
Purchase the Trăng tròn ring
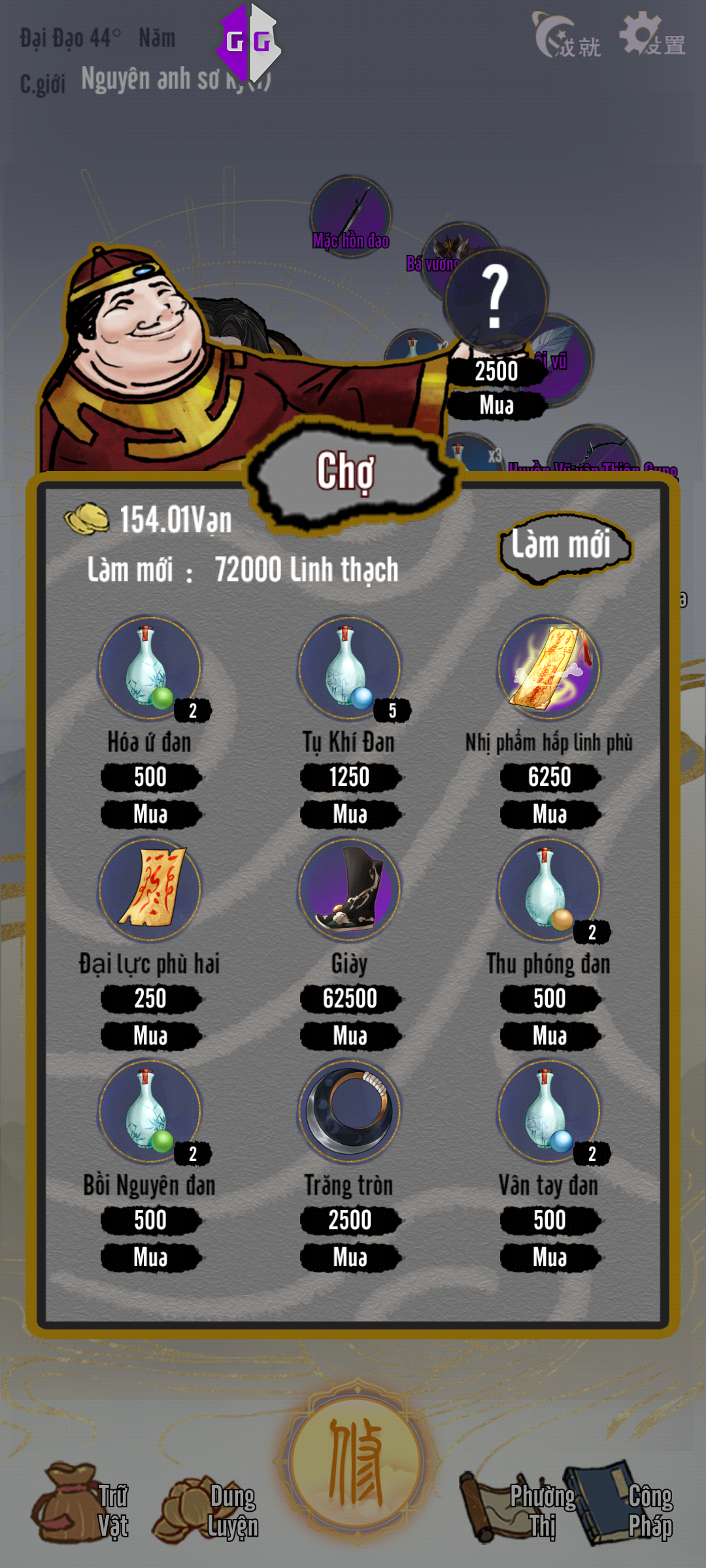tap(350, 1257)
